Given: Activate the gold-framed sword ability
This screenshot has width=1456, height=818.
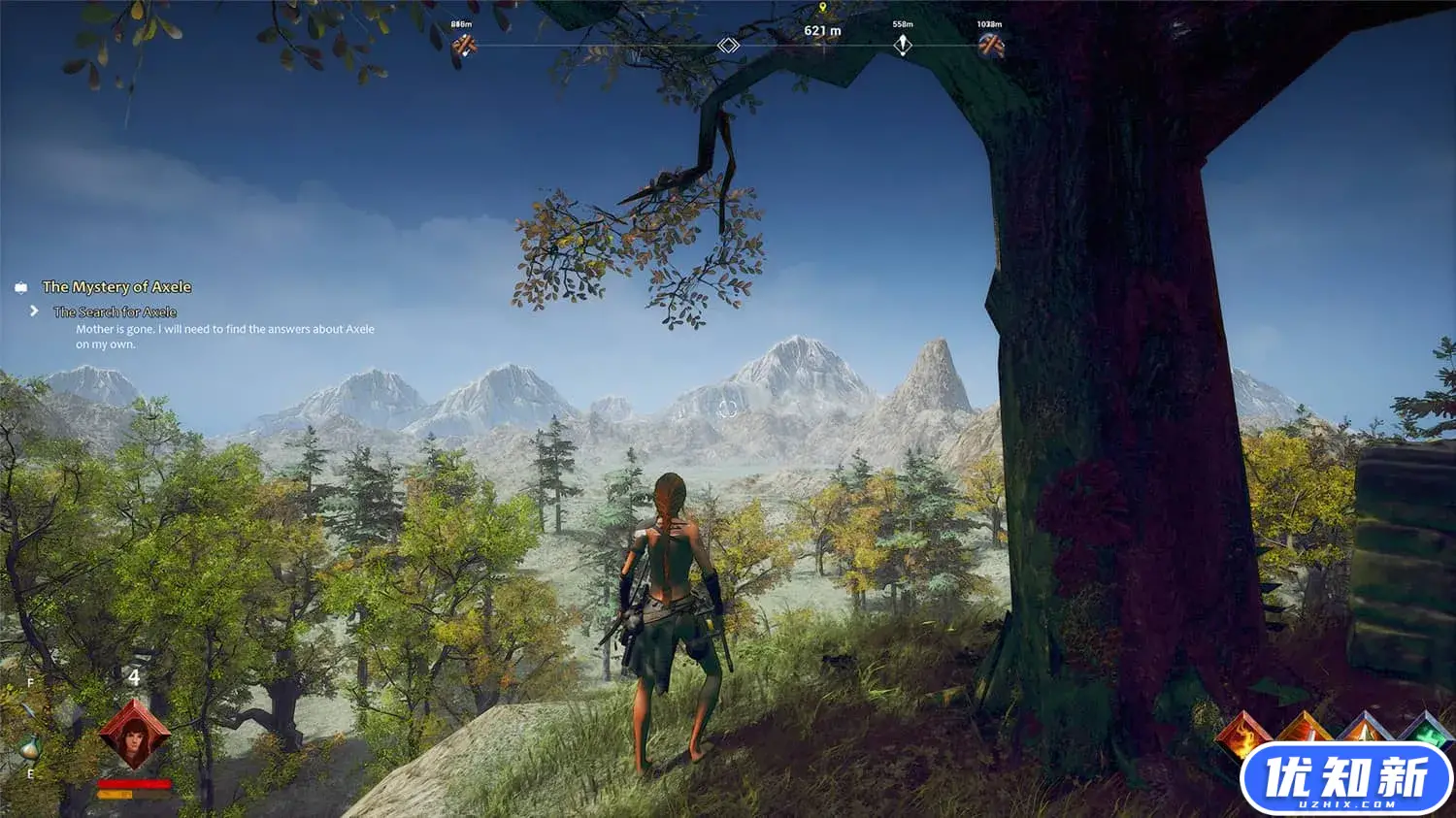Looking at the screenshot, I should (1304, 730).
